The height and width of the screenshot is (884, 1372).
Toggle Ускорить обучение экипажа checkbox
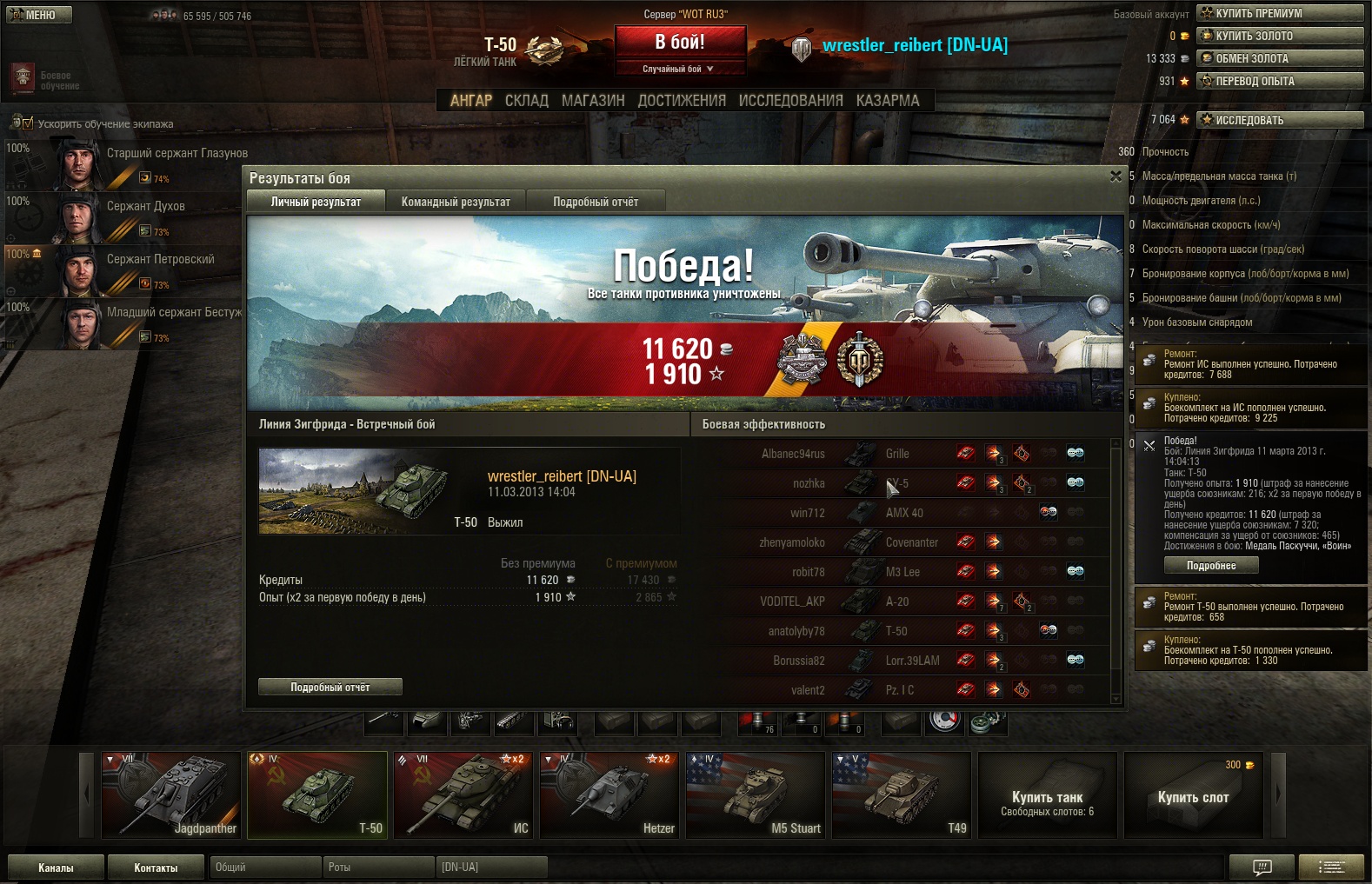pyautogui.click(x=27, y=123)
